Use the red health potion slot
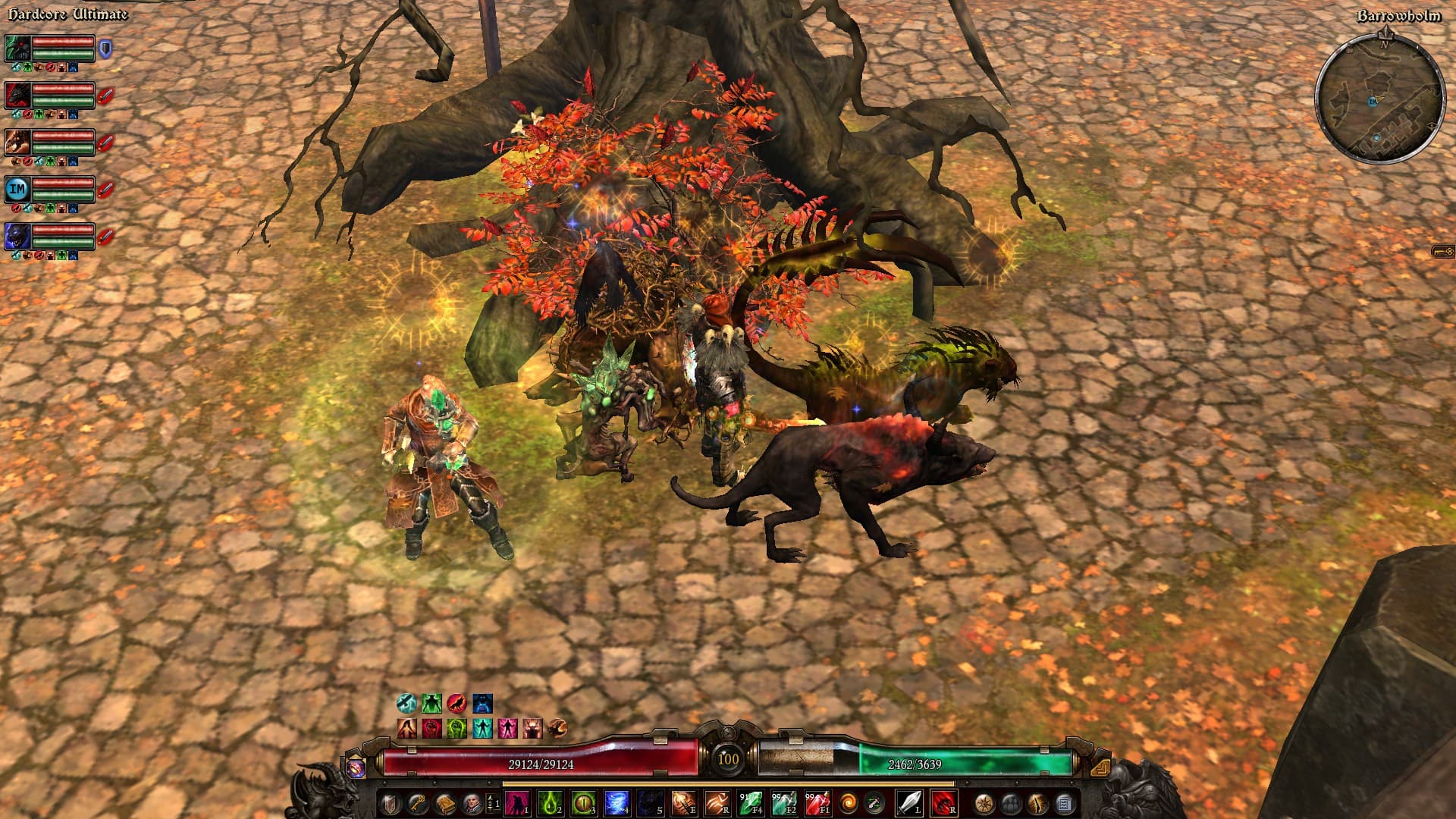The image size is (1456, 819). click(817, 802)
